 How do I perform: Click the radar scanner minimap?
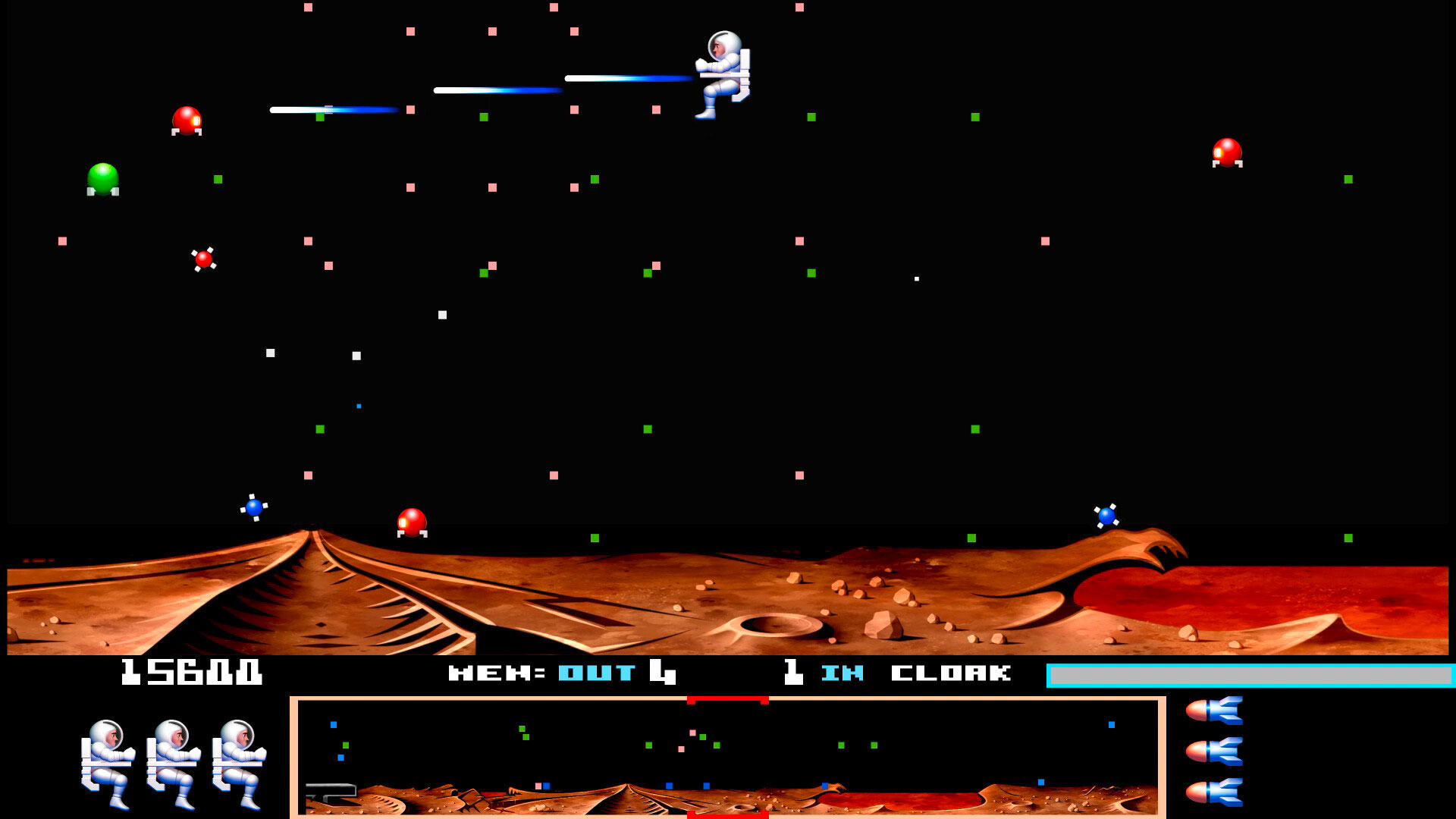(728, 757)
